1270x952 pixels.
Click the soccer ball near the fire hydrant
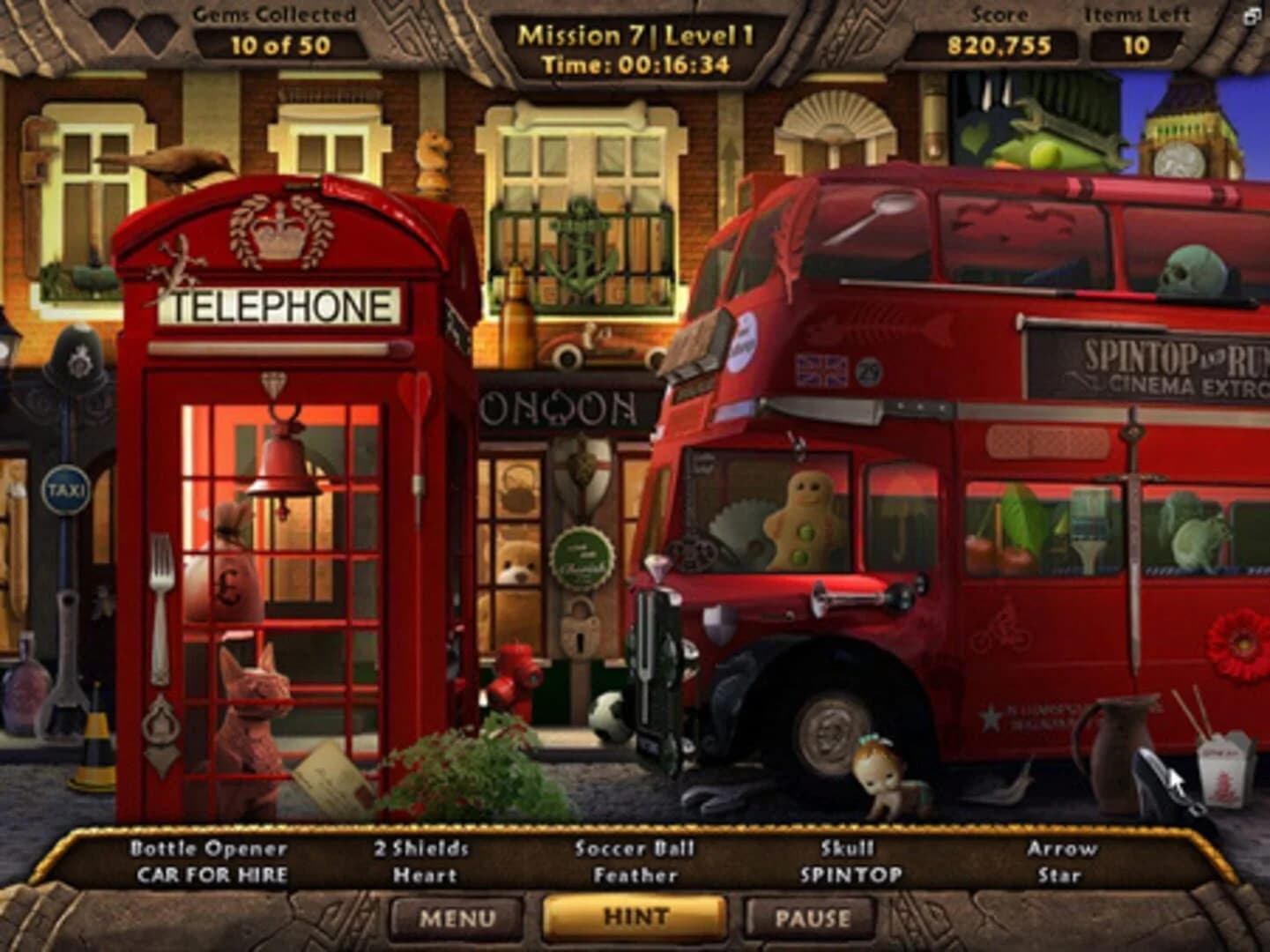609,716
